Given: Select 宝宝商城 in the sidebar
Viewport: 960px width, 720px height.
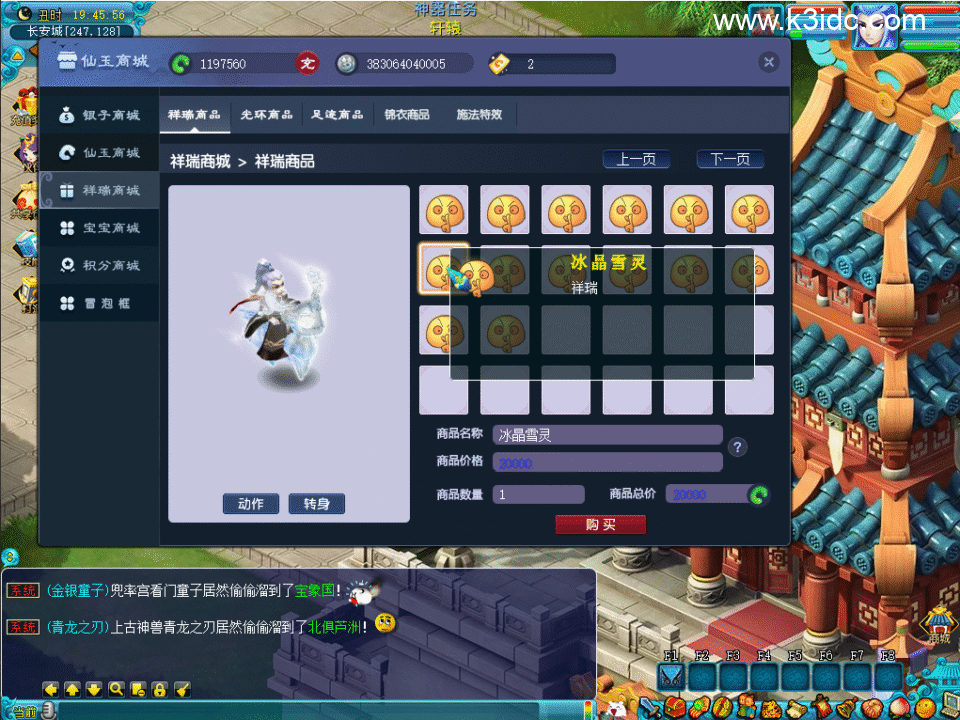Looking at the screenshot, I should [100, 228].
